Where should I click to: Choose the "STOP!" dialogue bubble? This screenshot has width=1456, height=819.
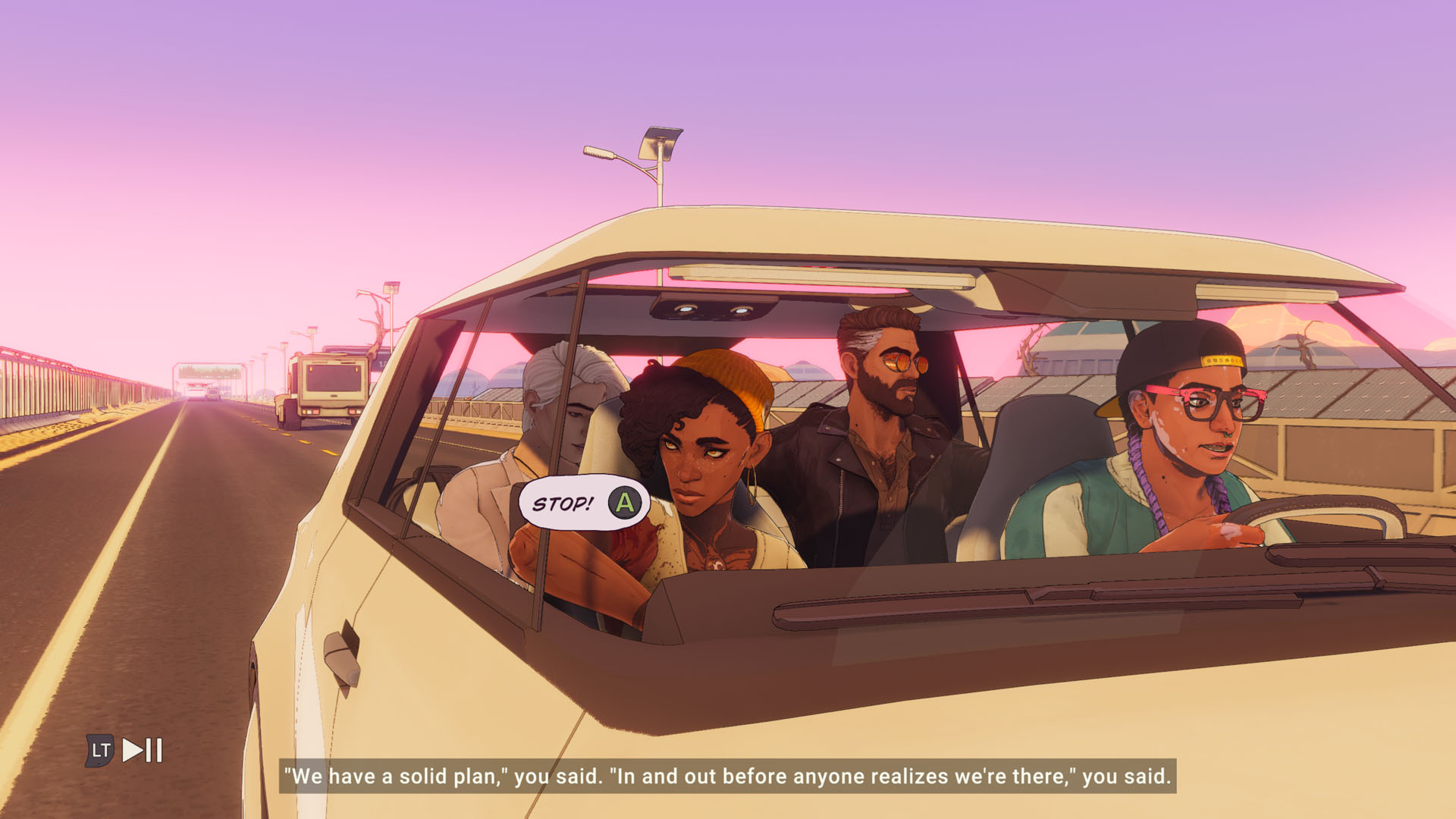coord(582,503)
